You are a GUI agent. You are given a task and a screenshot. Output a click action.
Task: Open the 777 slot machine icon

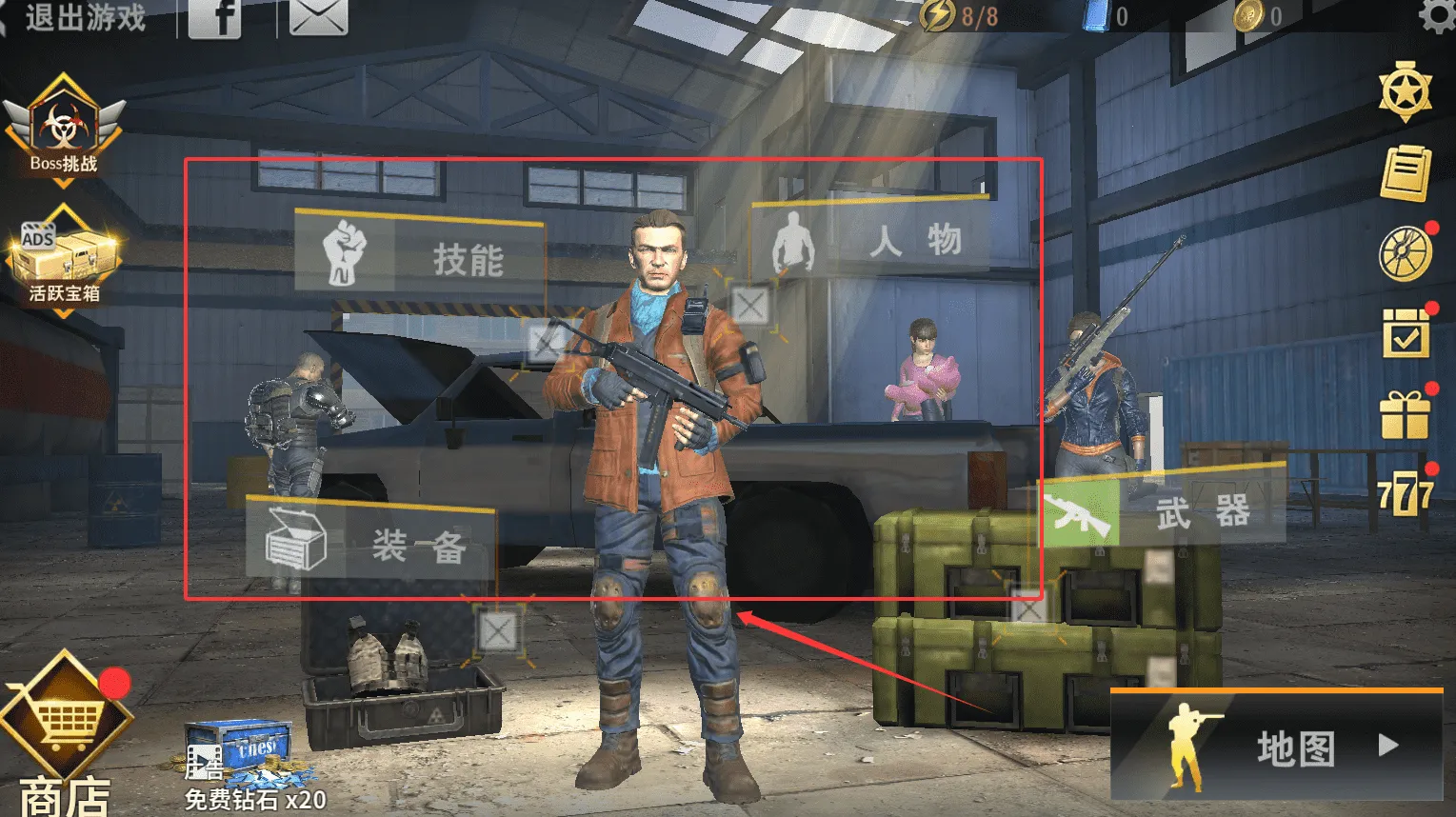point(1406,495)
